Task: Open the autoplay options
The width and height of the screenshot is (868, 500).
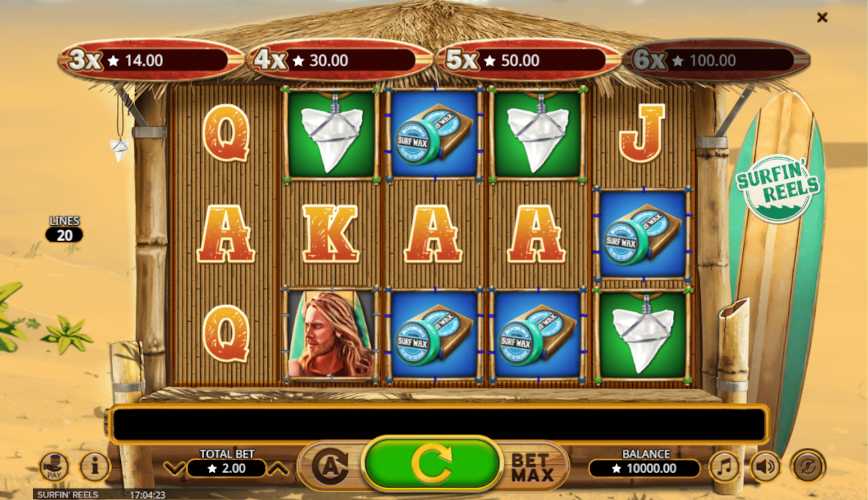Action: coord(329,466)
